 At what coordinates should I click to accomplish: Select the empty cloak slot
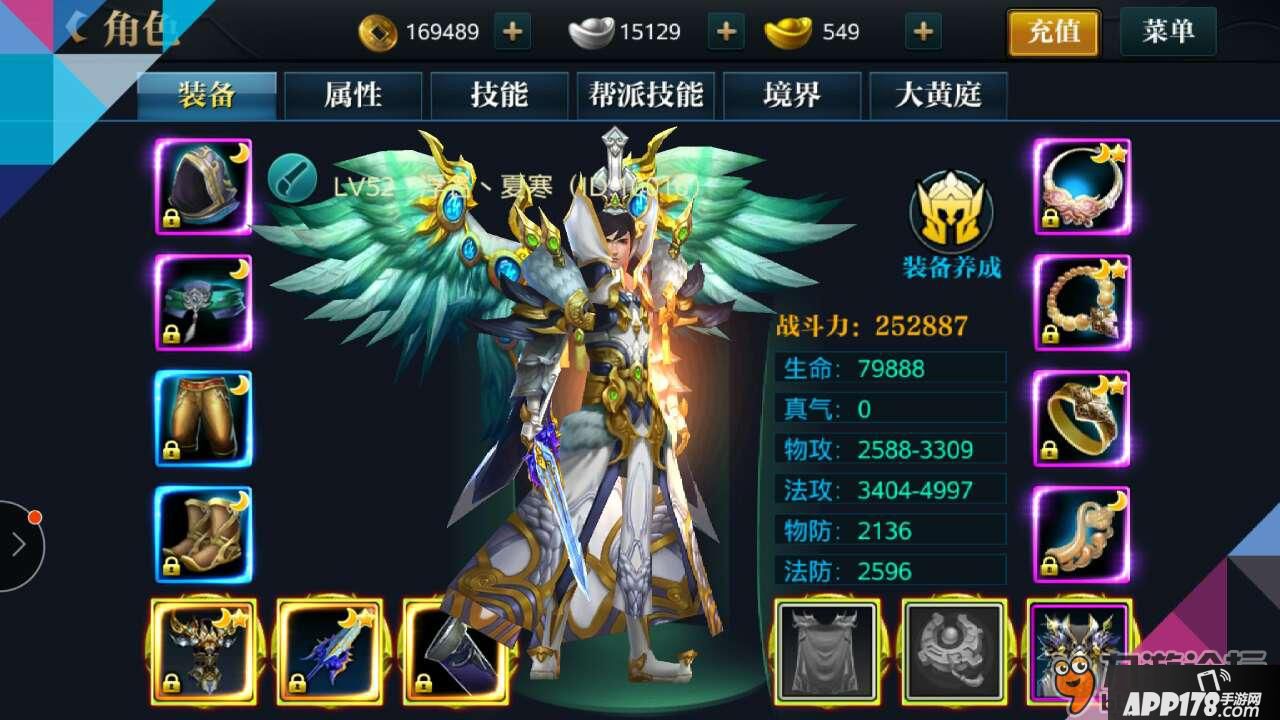pyautogui.click(x=826, y=650)
